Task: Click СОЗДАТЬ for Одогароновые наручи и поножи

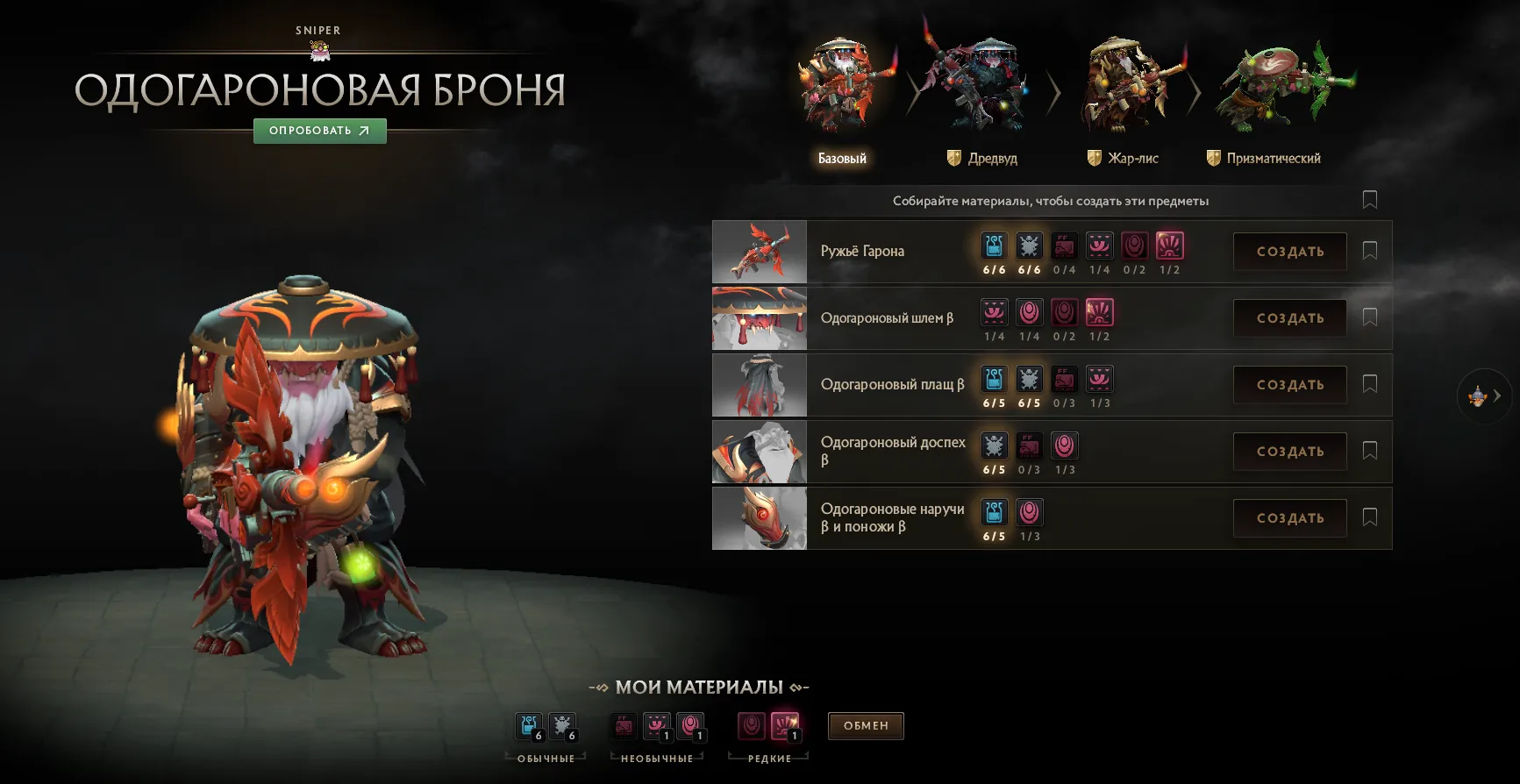Action: (x=1289, y=517)
